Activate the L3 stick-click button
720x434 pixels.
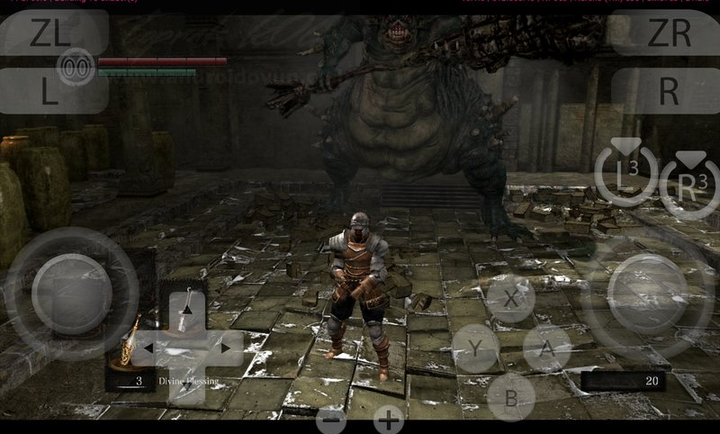(626, 175)
